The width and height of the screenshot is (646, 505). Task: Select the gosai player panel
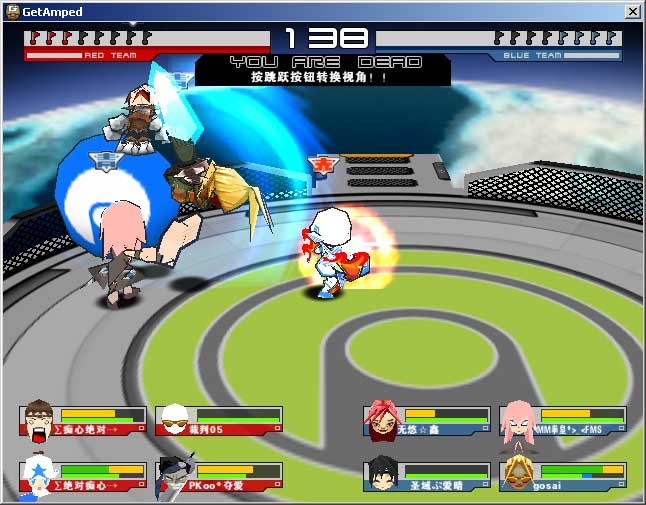coord(563,477)
